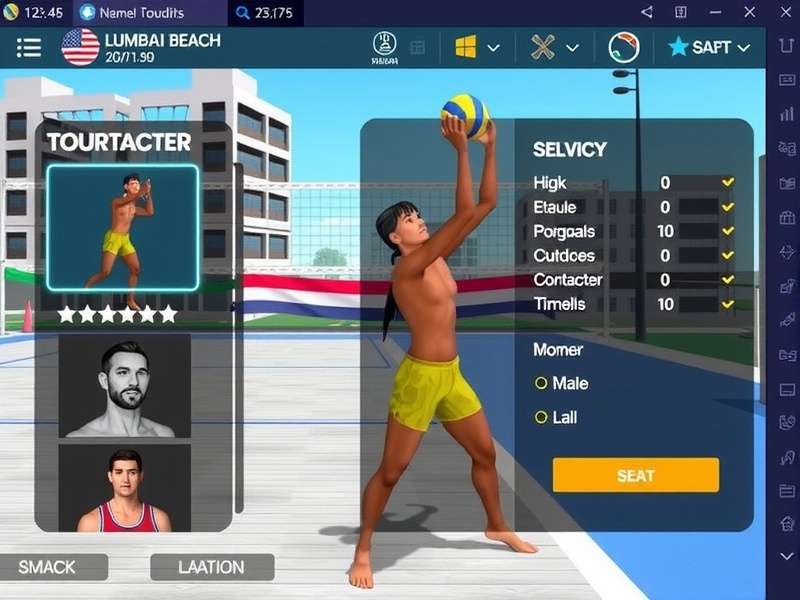Toggle the Higk checkmark

(728, 182)
